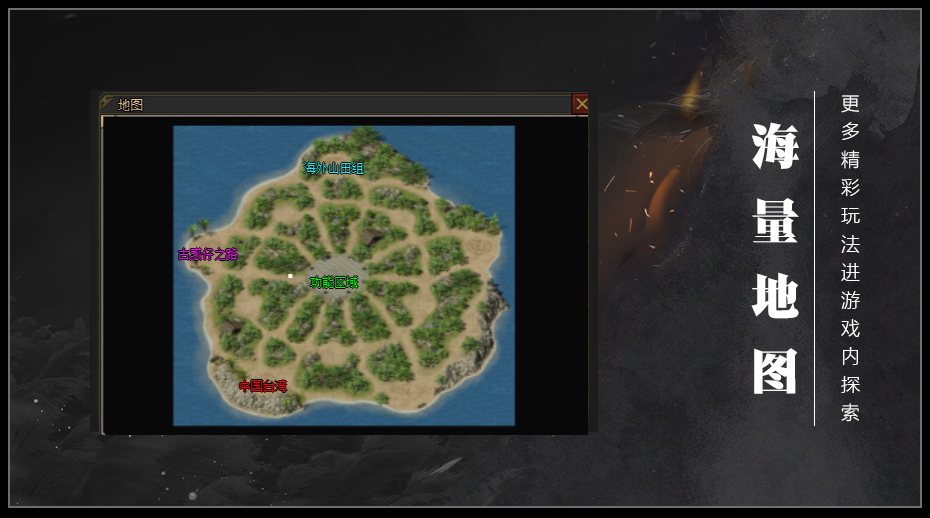Choose the 古惑仔之路 map label
The width and height of the screenshot is (930, 518).
coord(208,254)
